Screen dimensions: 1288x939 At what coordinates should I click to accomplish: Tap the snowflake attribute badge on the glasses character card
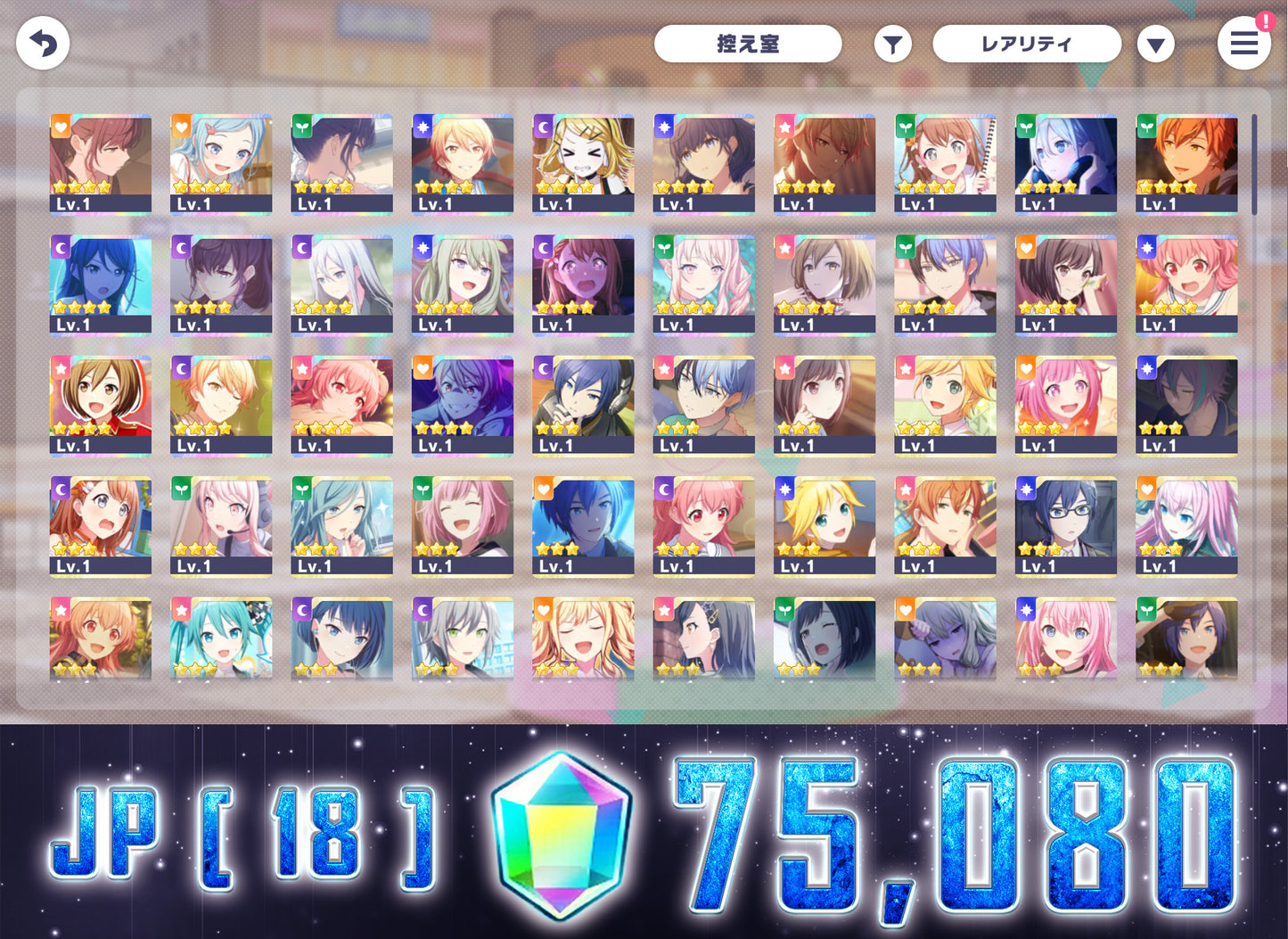point(1025,489)
